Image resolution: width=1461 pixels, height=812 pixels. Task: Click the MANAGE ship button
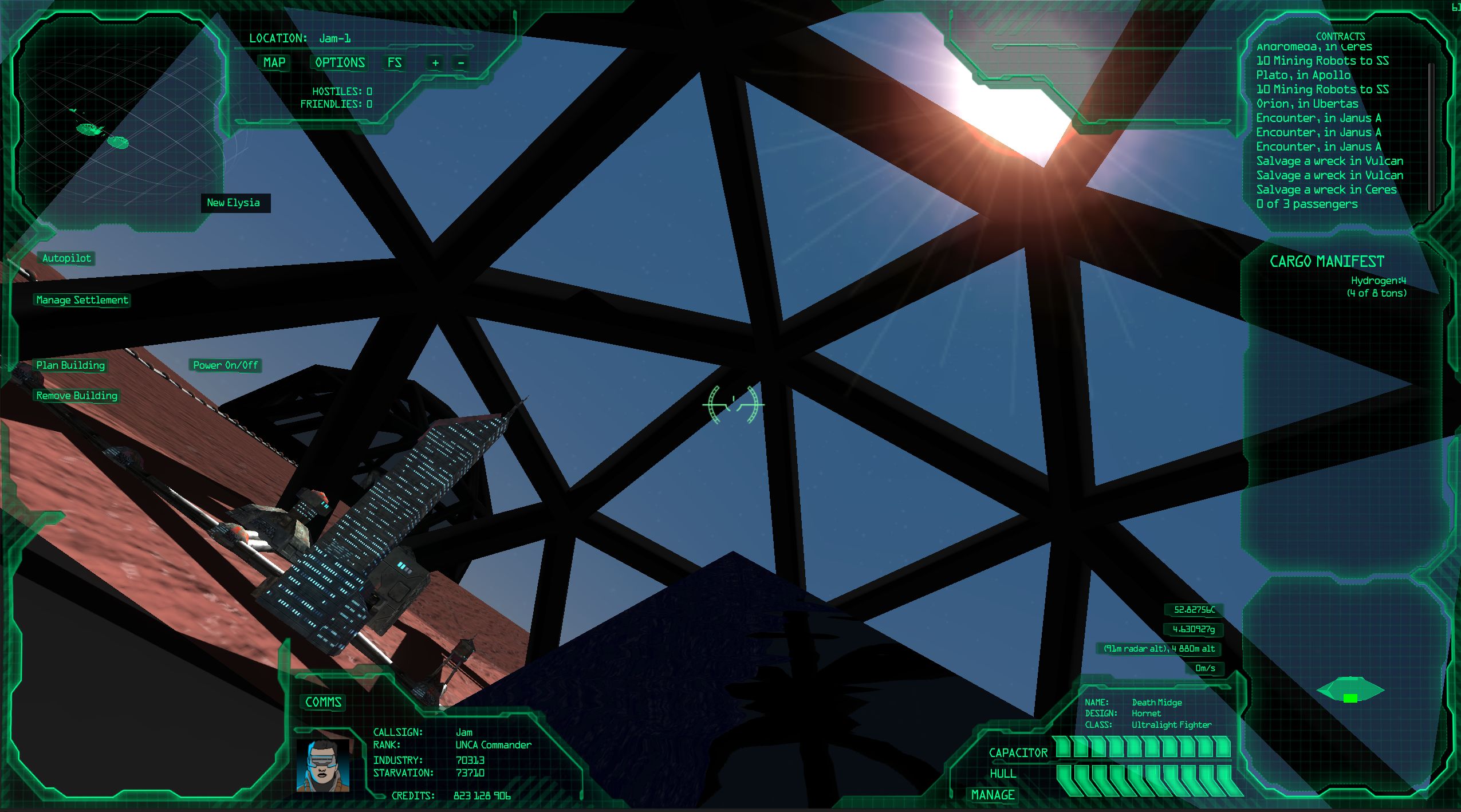pos(993,795)
